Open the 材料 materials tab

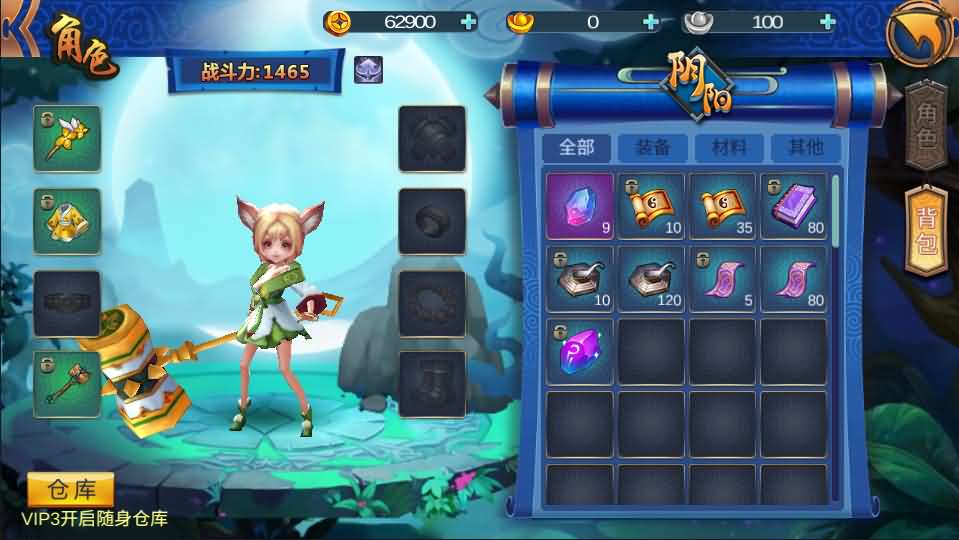pyautogui.click(x=729, y=147)
